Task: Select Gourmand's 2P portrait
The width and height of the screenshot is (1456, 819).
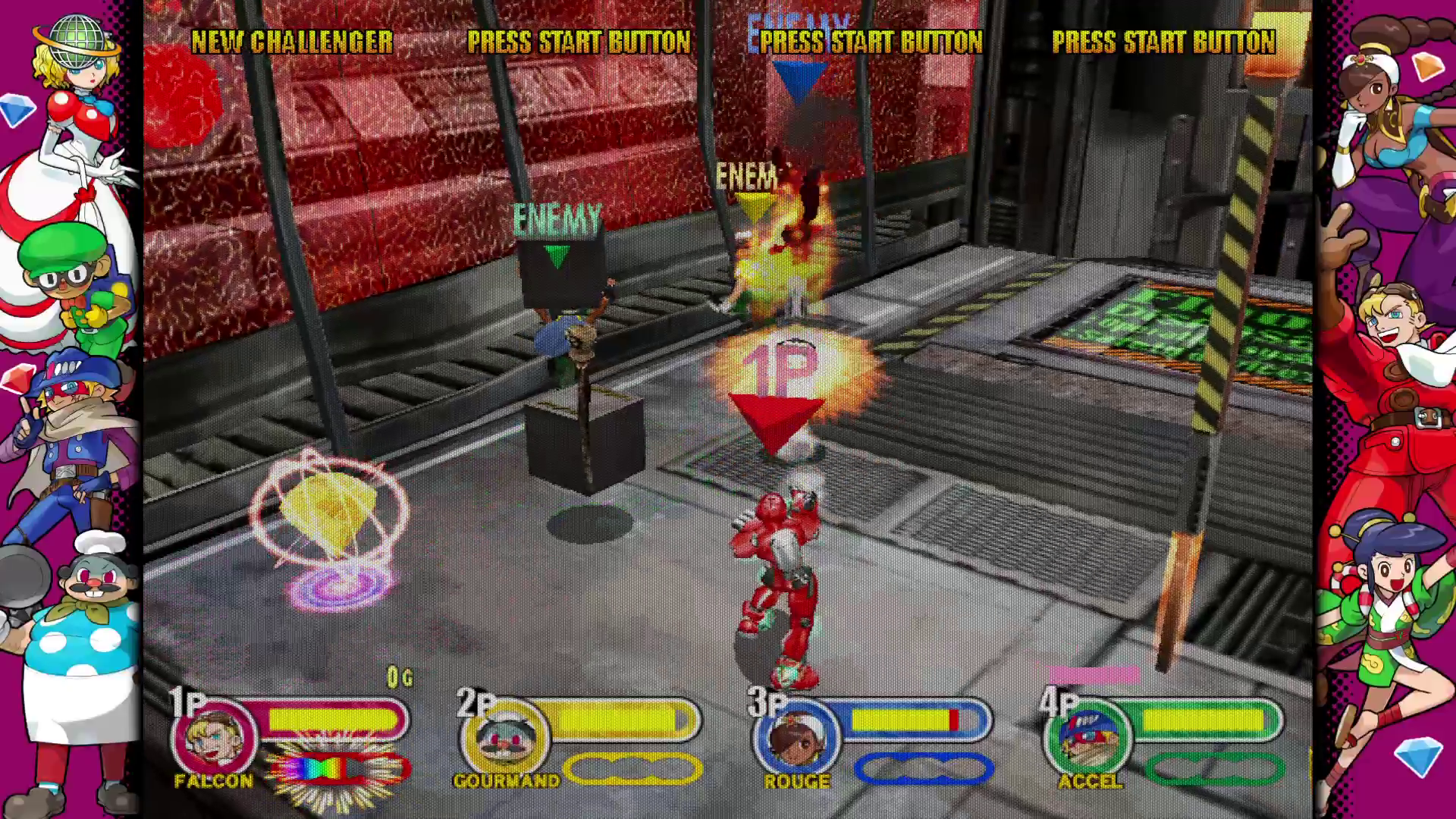Action: click(506, 737)
